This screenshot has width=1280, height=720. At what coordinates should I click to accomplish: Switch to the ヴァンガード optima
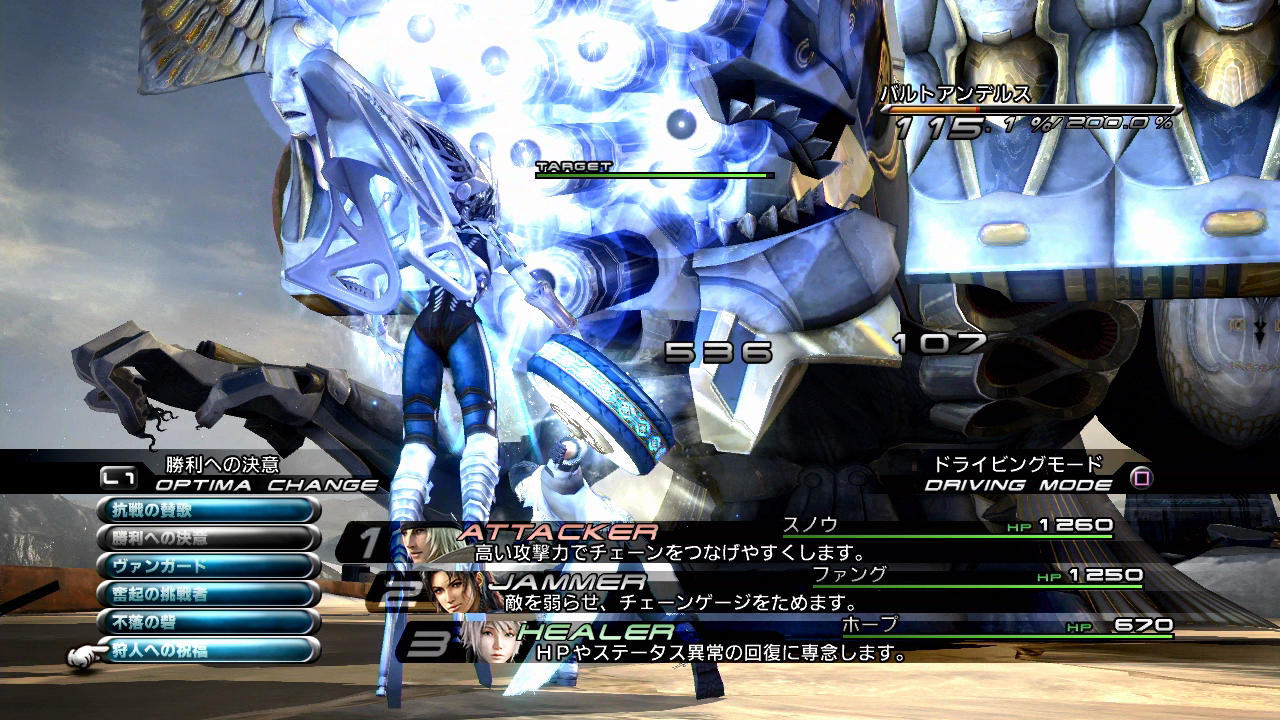click(x=208, y=566)
